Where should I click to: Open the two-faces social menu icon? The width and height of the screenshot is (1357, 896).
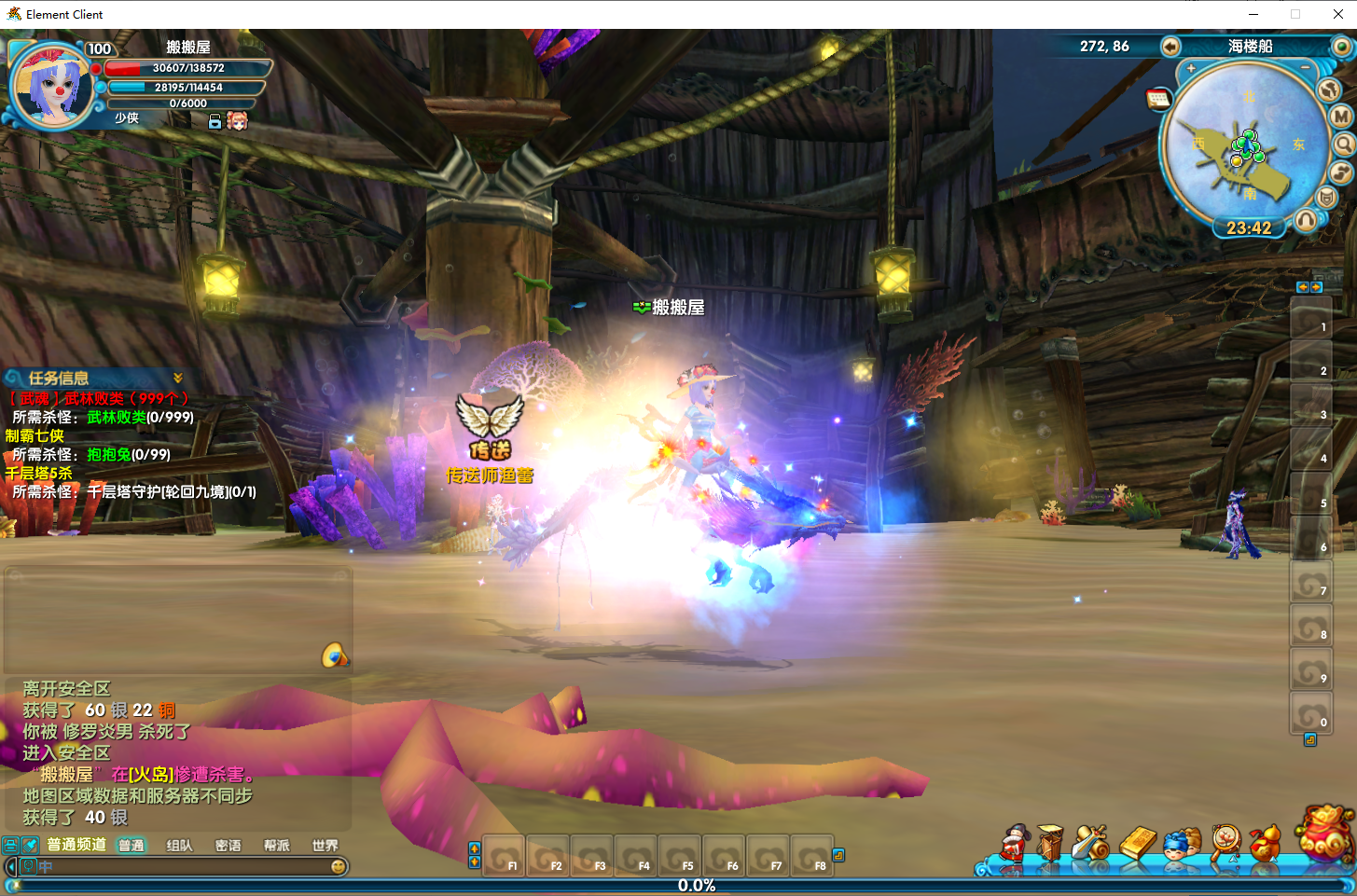[1182, 844]
